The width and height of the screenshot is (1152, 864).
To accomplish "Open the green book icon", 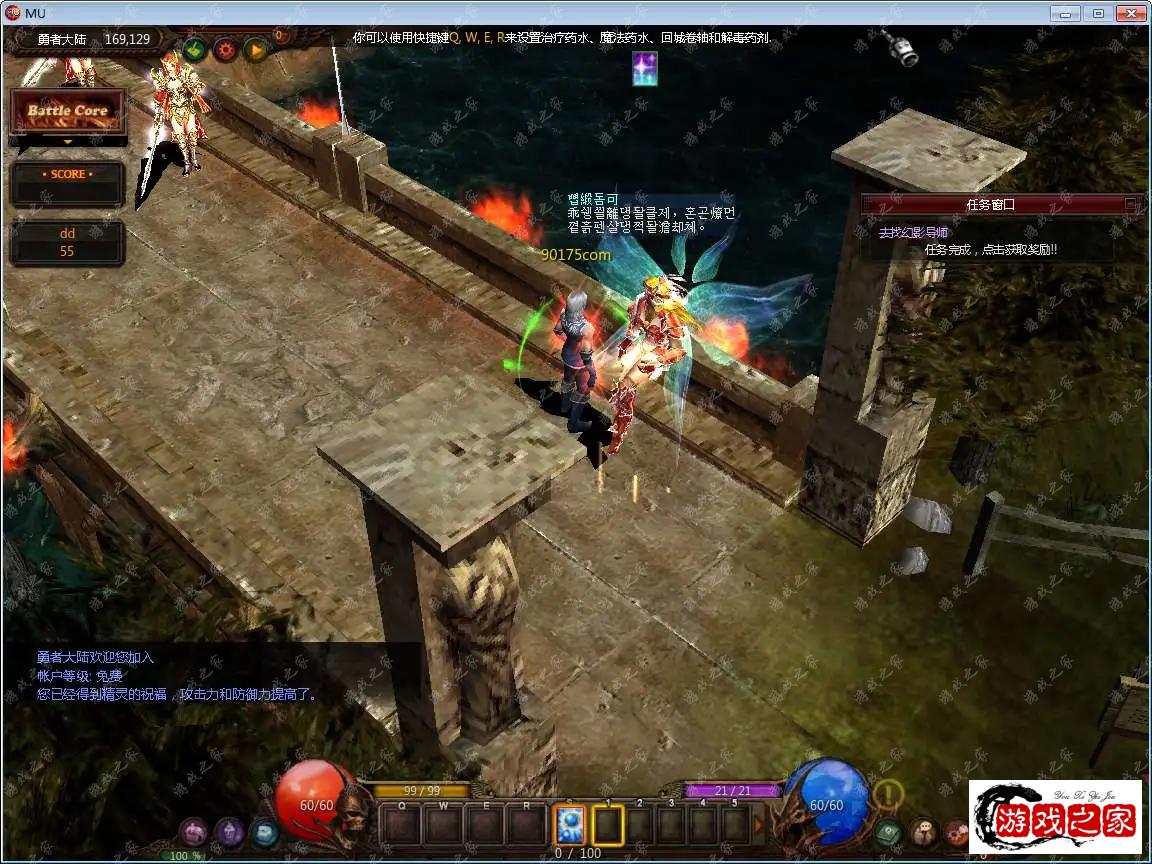I will (888, 832).
